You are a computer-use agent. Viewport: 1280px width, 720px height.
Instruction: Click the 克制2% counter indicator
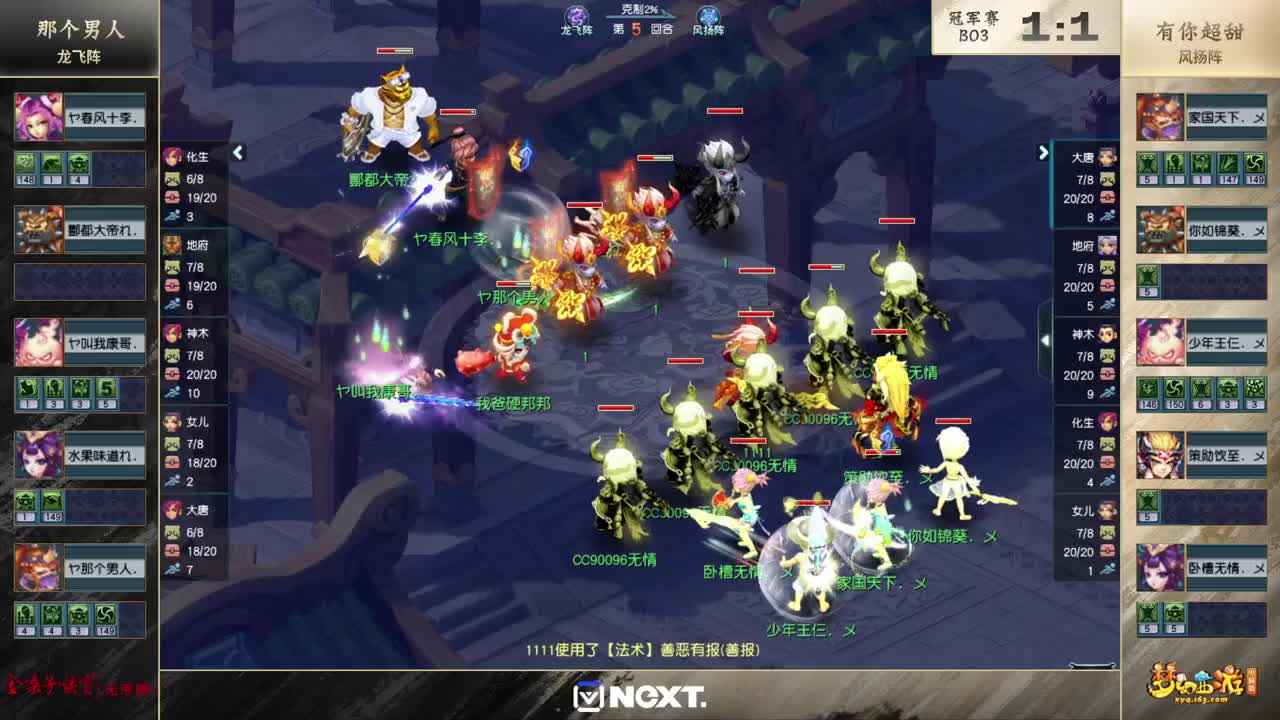point(637,10)
